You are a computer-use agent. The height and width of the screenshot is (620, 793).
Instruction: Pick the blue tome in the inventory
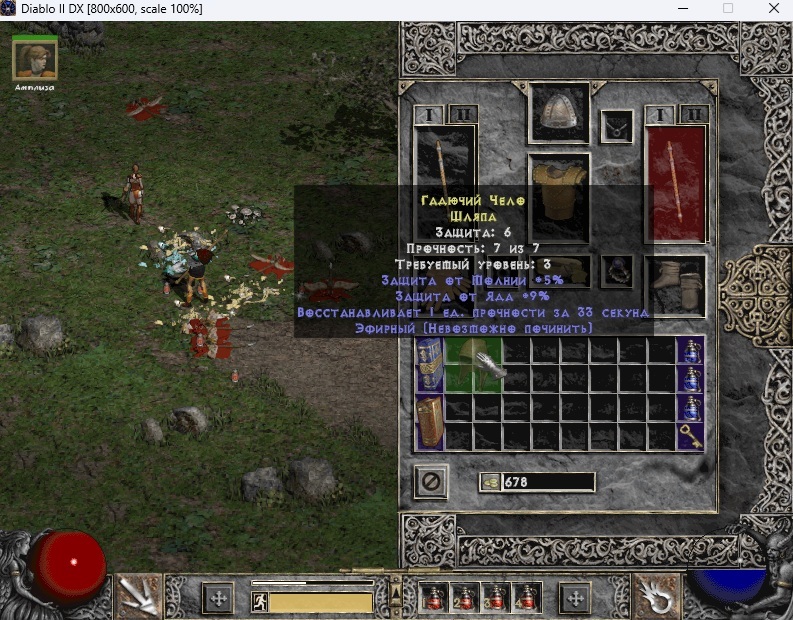tap(429, 364)
